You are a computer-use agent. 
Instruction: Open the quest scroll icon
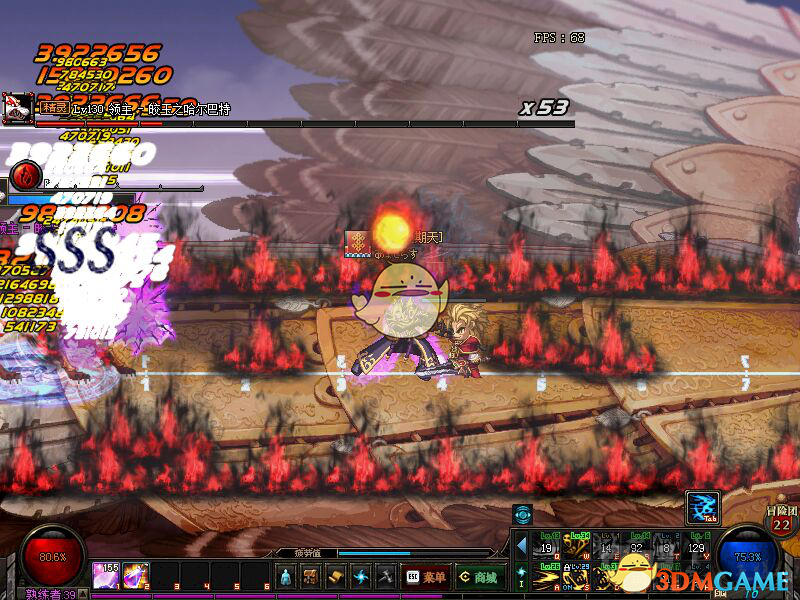coord(335,576)
